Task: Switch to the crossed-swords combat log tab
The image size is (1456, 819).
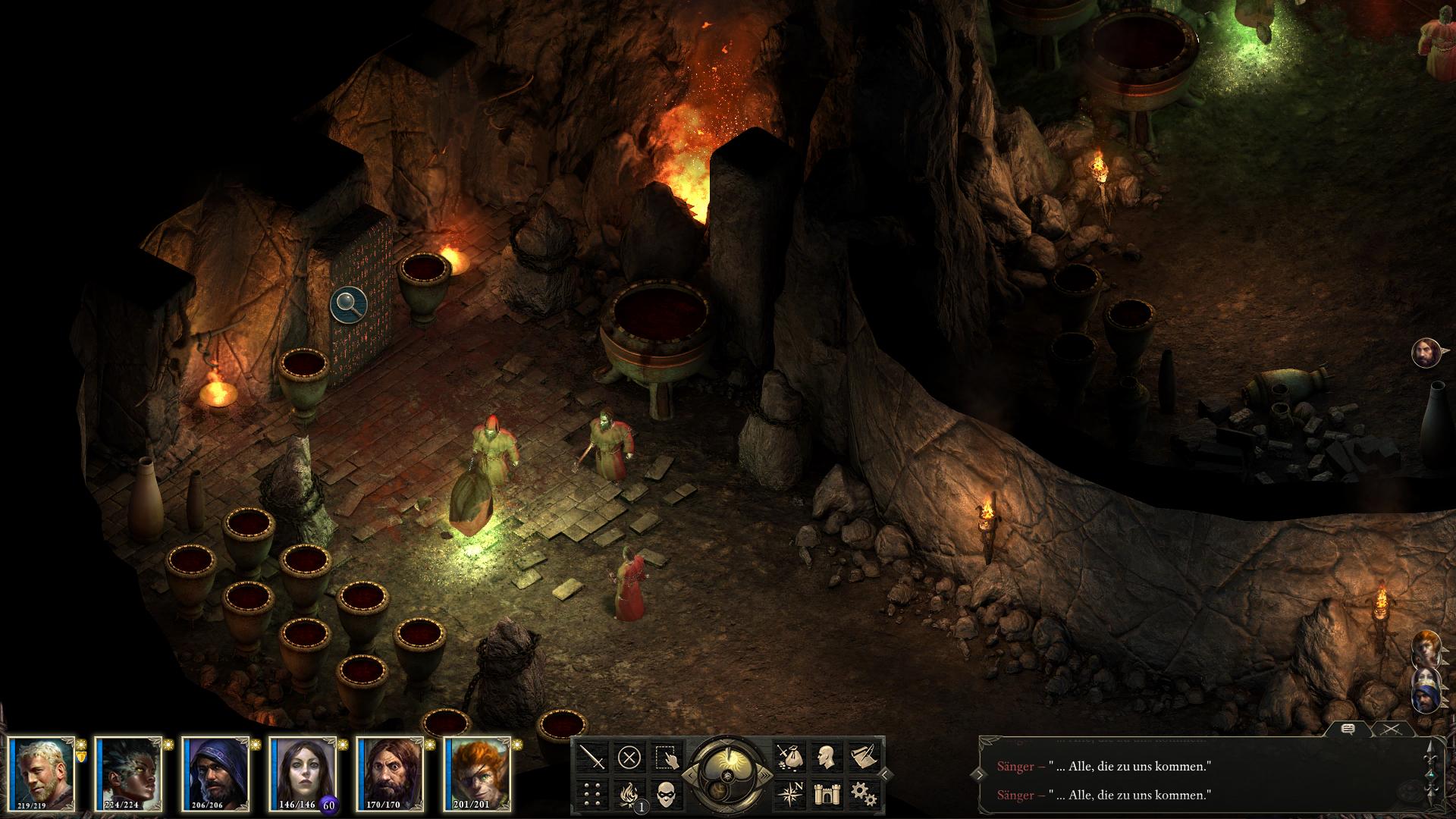Action: point(1389,730)
